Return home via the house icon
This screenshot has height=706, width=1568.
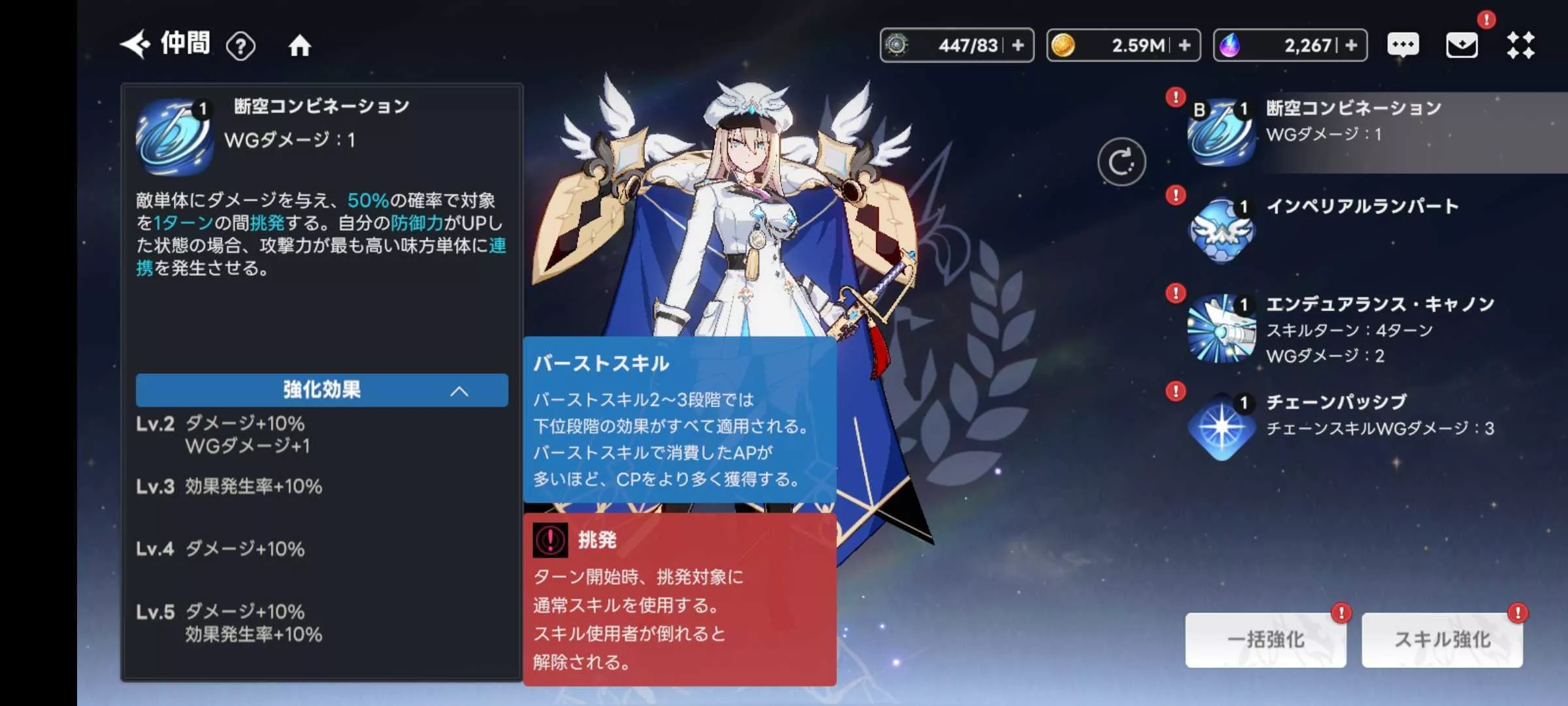pyautogui.click(x=300, y=44)
